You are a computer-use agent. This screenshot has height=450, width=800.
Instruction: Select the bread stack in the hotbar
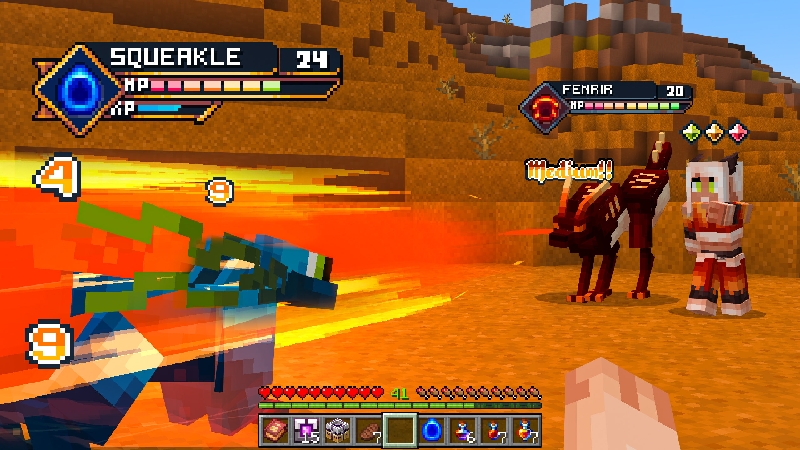[369, 431]
